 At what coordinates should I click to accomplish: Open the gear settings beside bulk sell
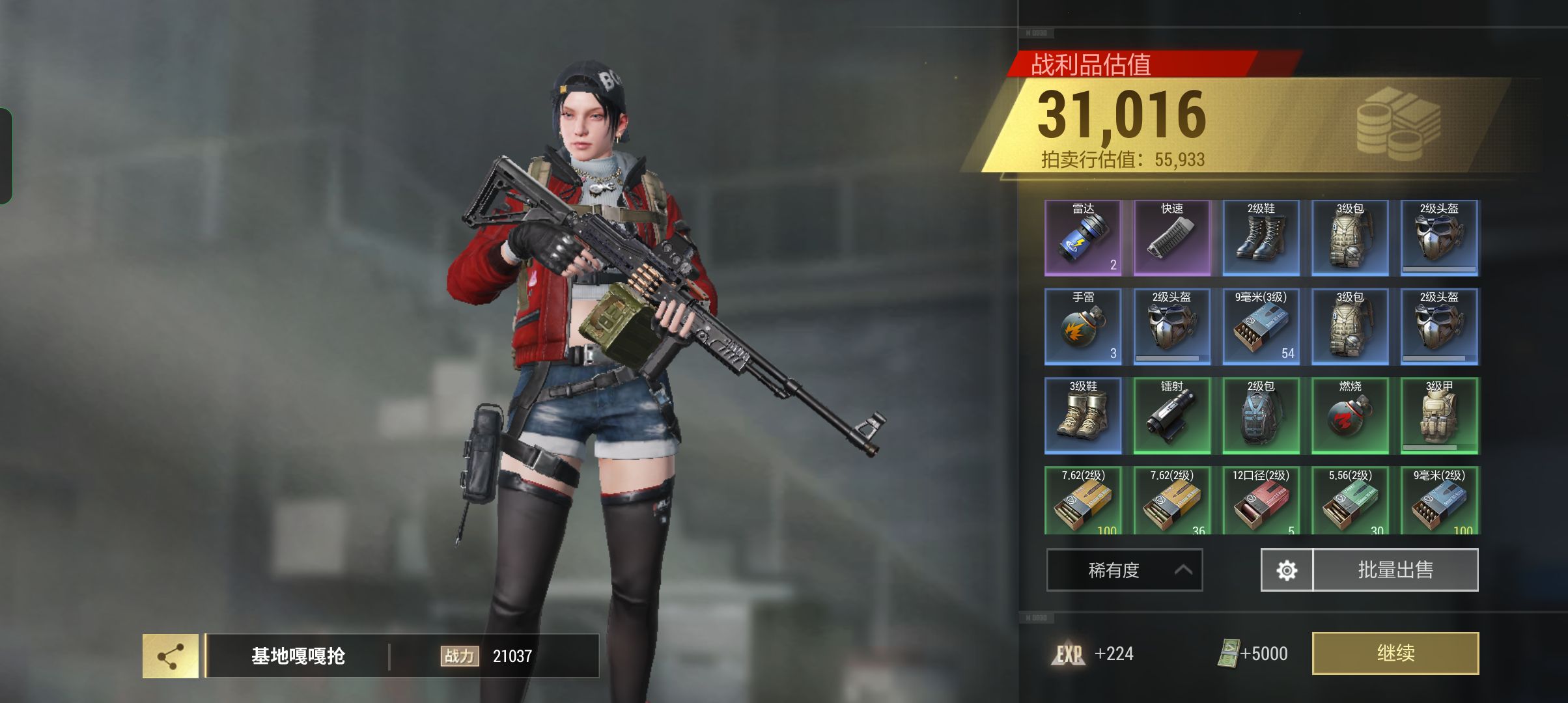click(x=1287, y=570)
